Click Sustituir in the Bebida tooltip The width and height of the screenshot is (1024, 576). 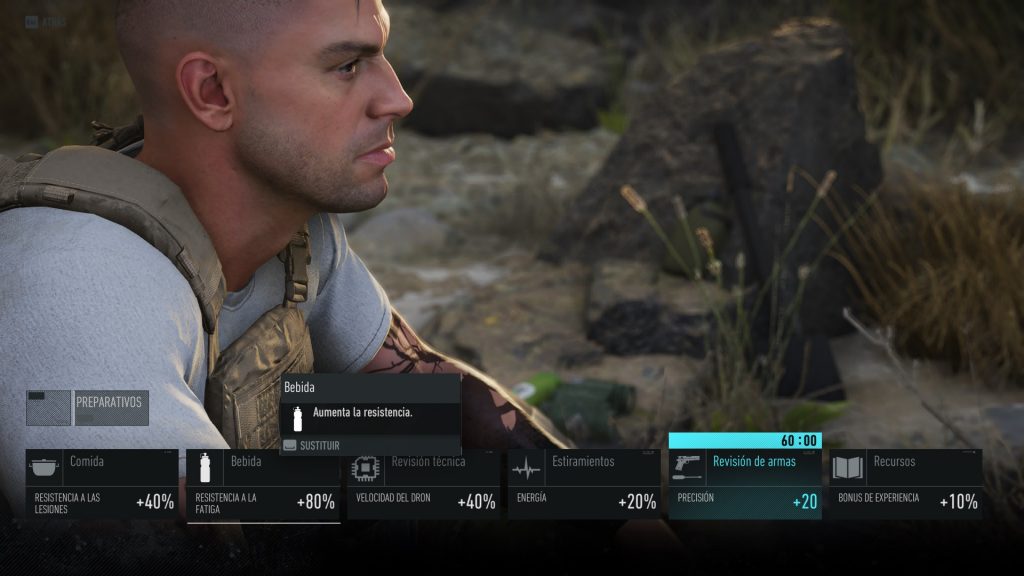point(320,445)
